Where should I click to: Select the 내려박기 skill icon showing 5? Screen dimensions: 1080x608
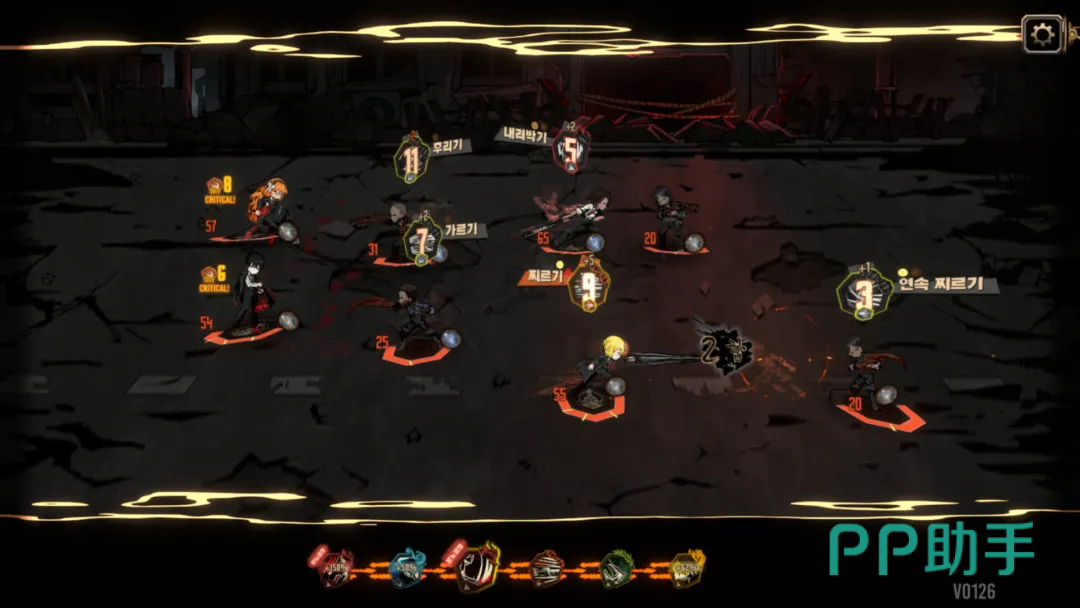point(570,151)
